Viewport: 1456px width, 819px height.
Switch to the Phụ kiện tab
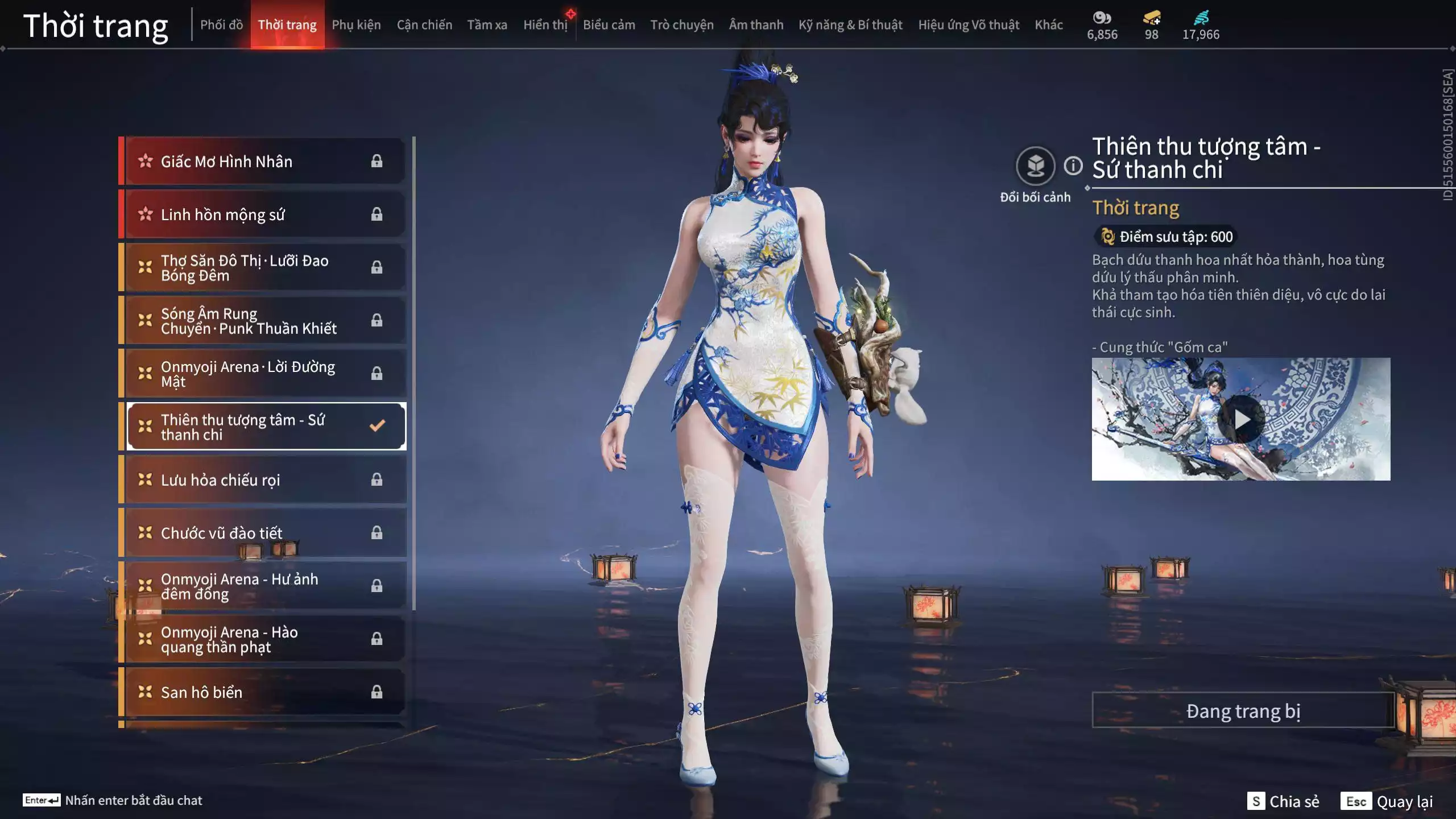pyautogui.click(x=357, y=25)
